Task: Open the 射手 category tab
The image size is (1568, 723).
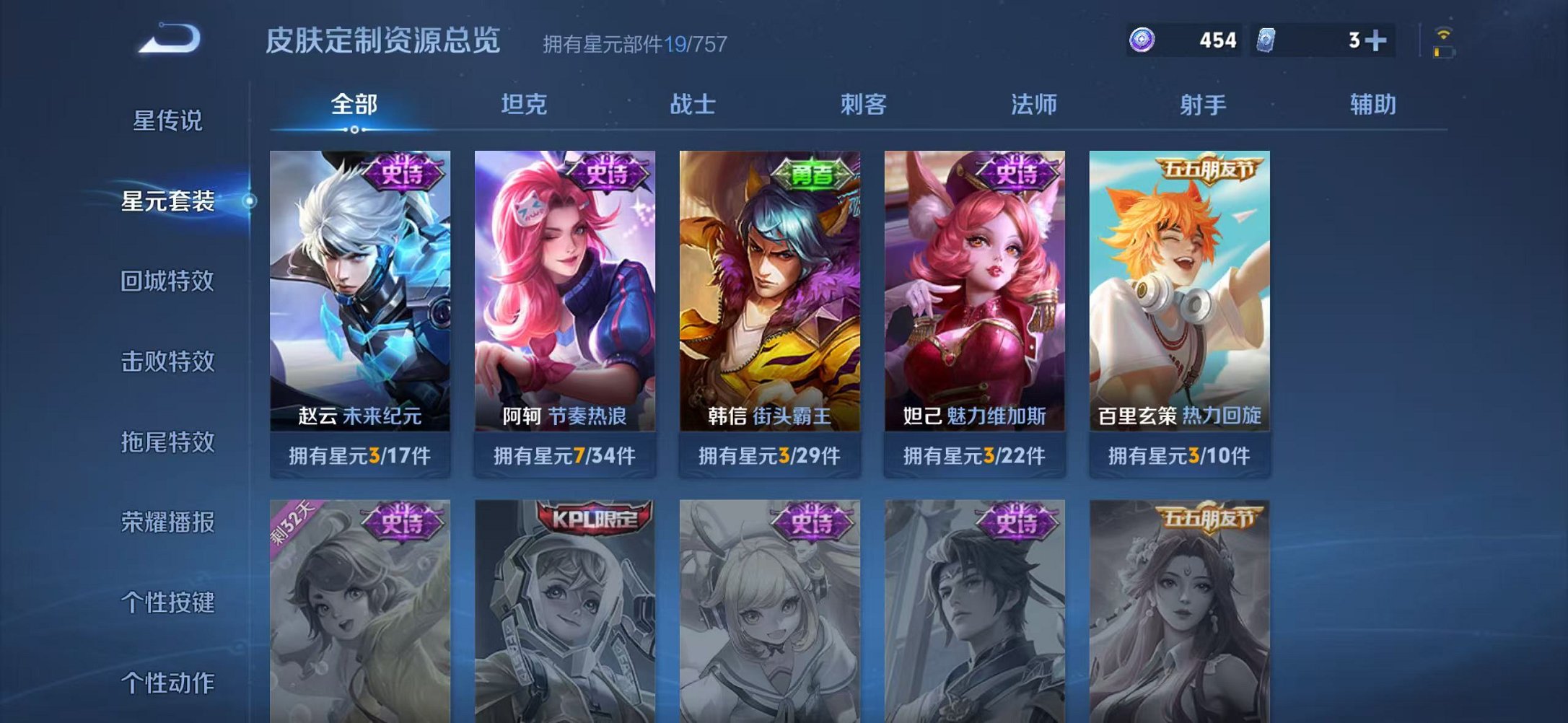Action: coord(1202,105)
